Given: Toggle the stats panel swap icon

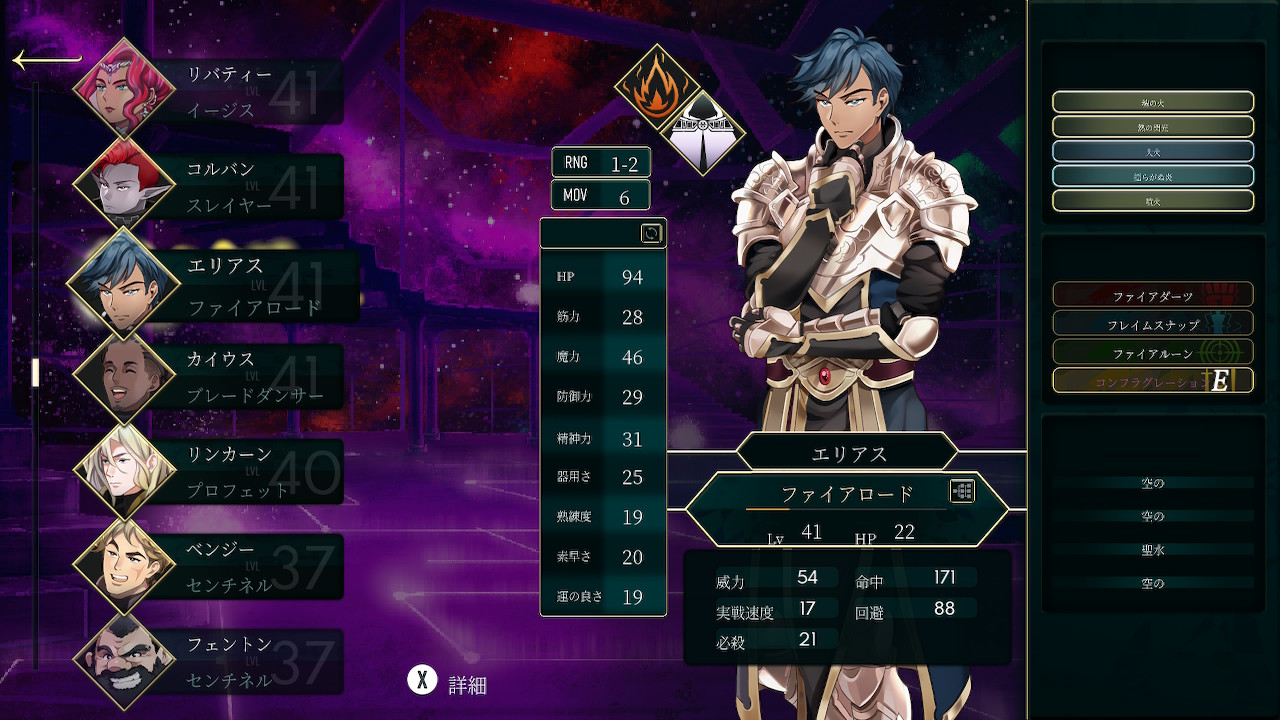Looking at the screenshot, I should click(651, 234).
